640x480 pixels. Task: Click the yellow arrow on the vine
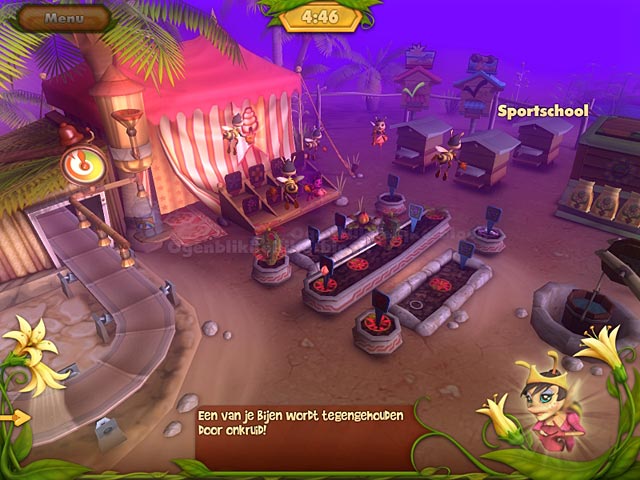[15, 417]
